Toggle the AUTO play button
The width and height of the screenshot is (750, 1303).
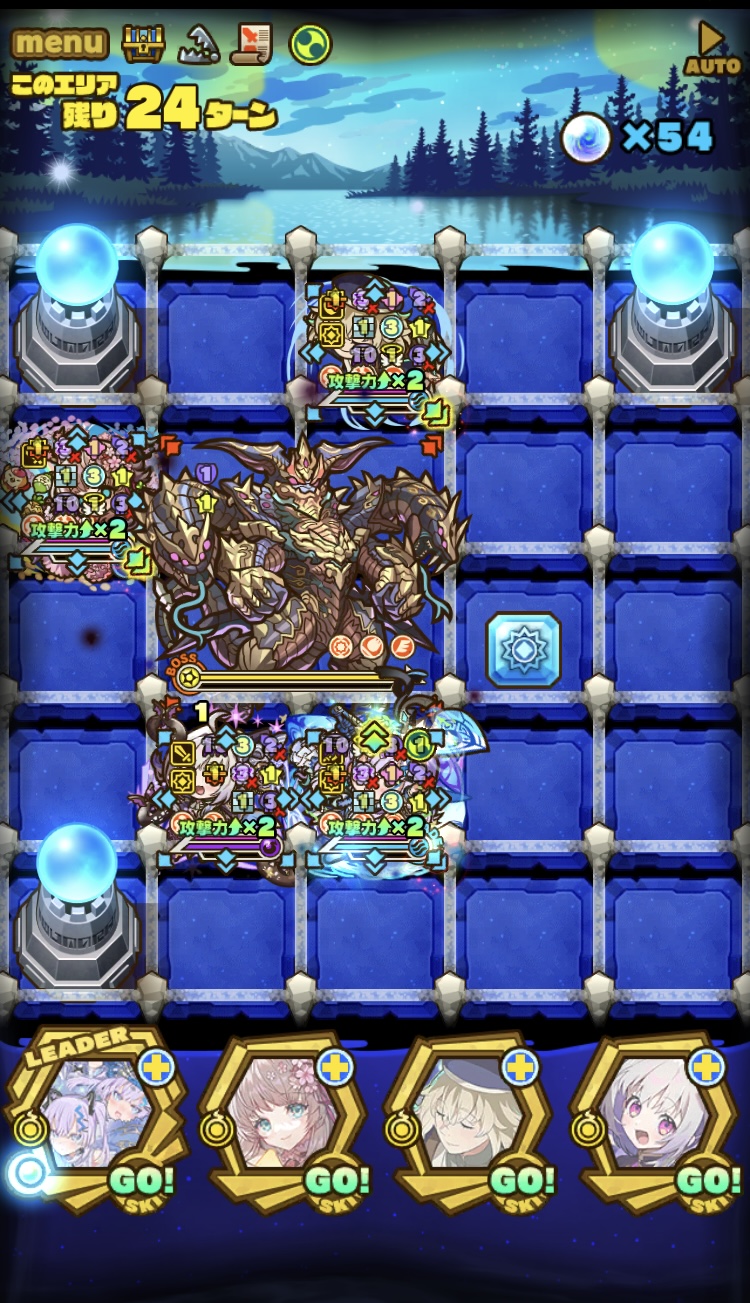[x=712, y=49]
